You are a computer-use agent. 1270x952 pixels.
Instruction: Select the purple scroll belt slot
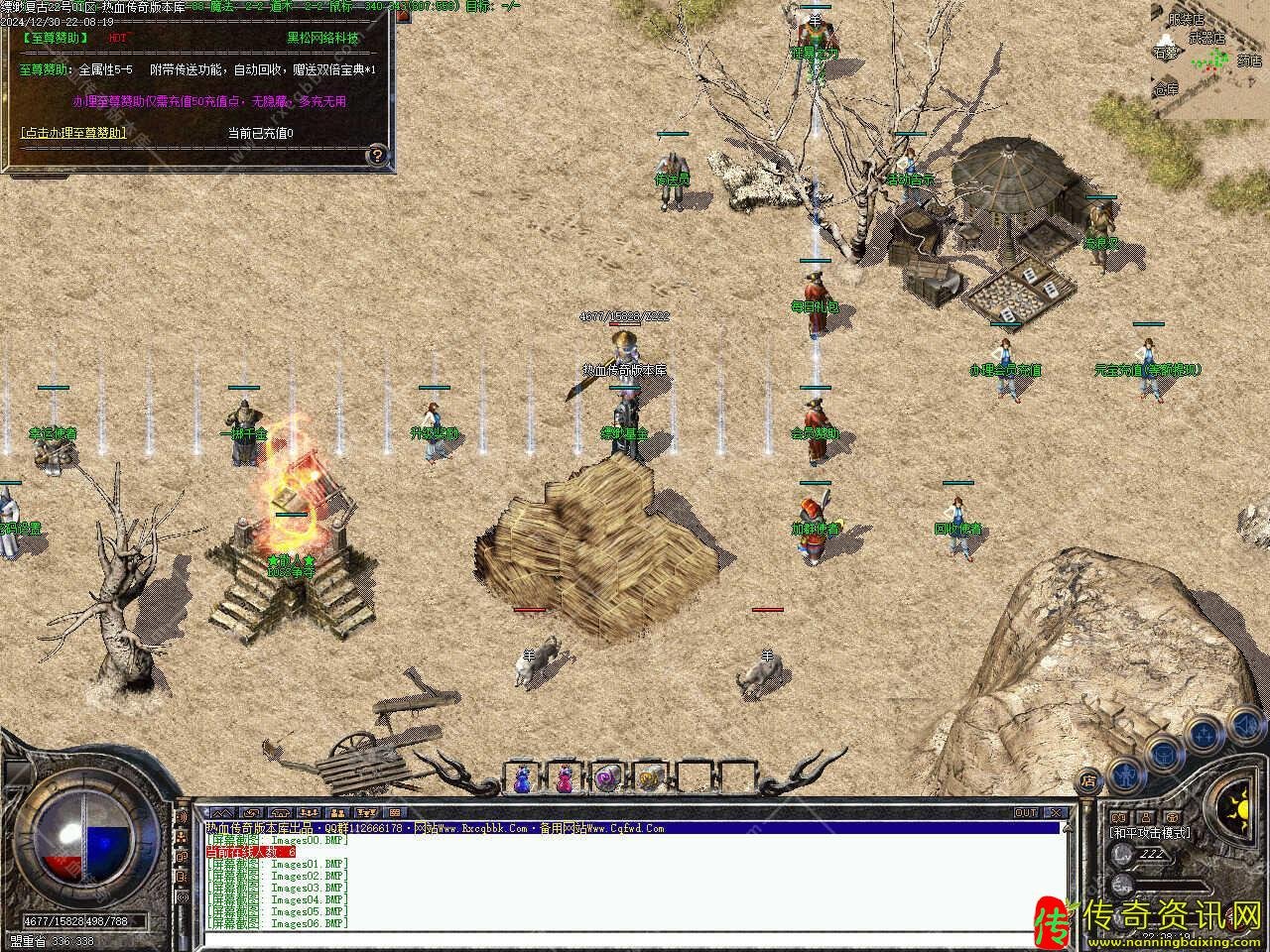coord(606,779)
